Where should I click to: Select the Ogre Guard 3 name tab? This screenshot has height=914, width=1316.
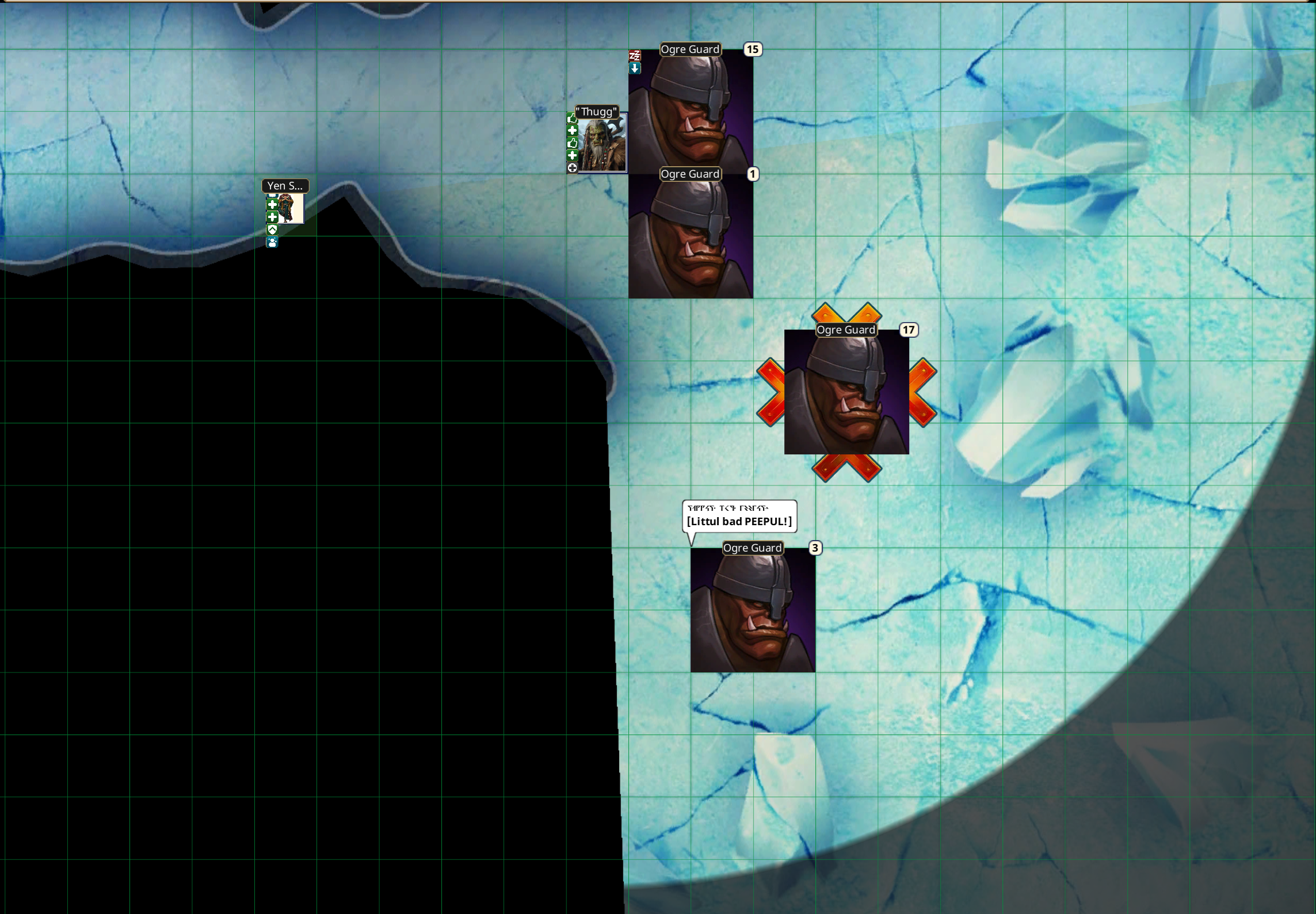[753, 548]
